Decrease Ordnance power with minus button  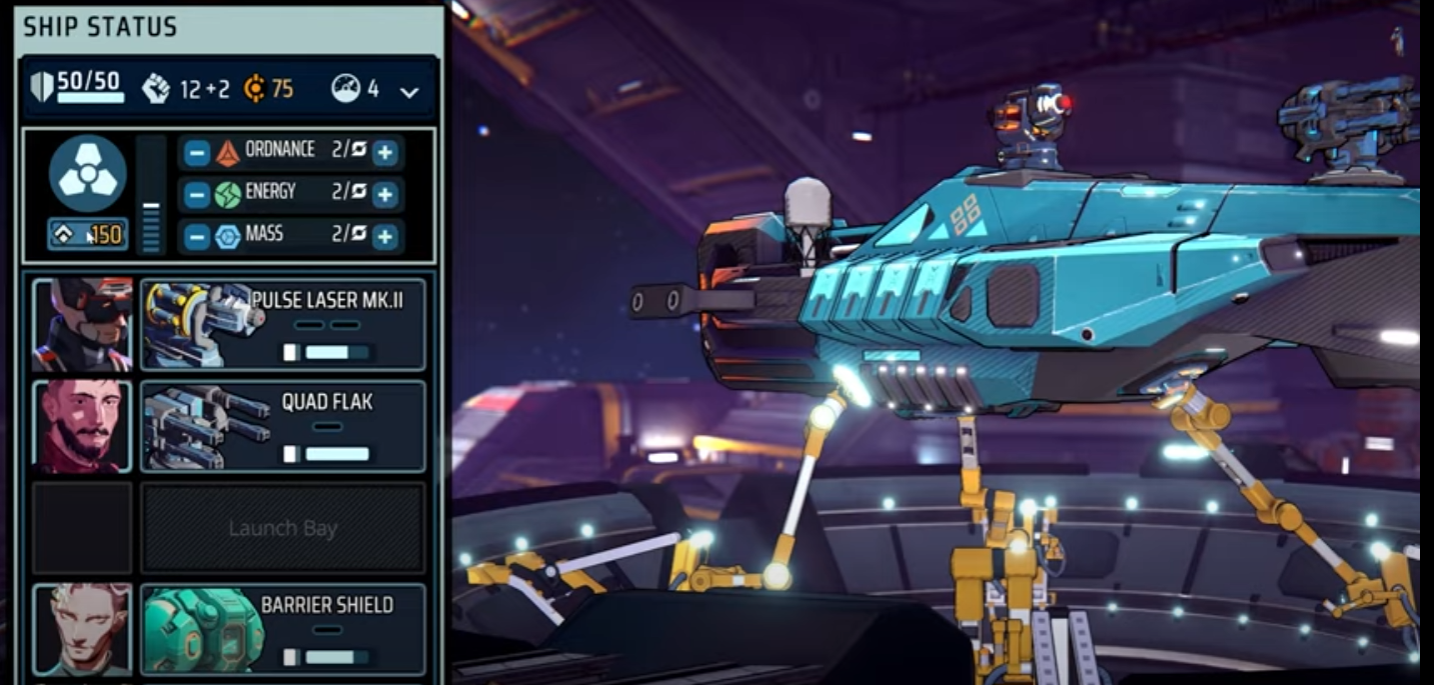tap(197, 153)
